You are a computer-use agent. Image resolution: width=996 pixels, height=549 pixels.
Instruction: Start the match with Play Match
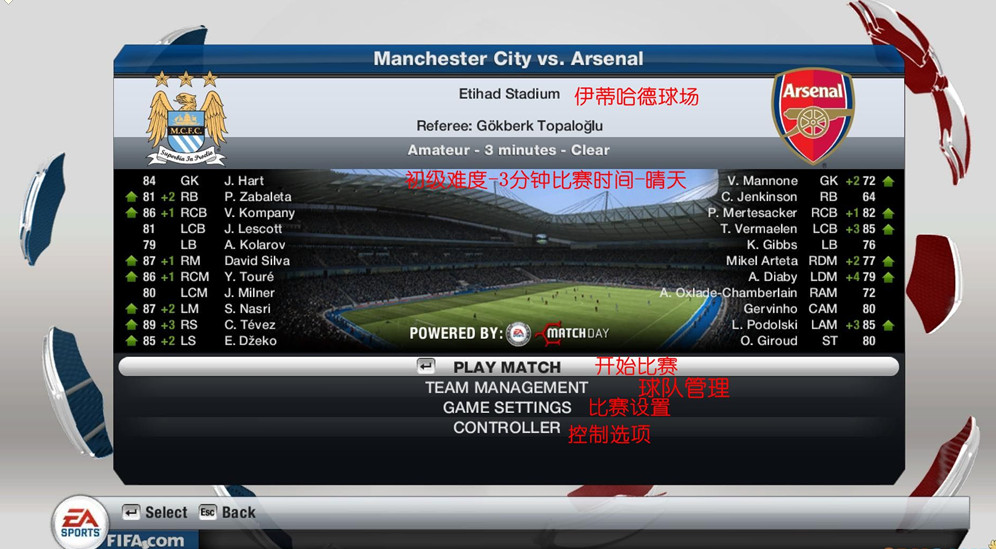coord(507,367)
